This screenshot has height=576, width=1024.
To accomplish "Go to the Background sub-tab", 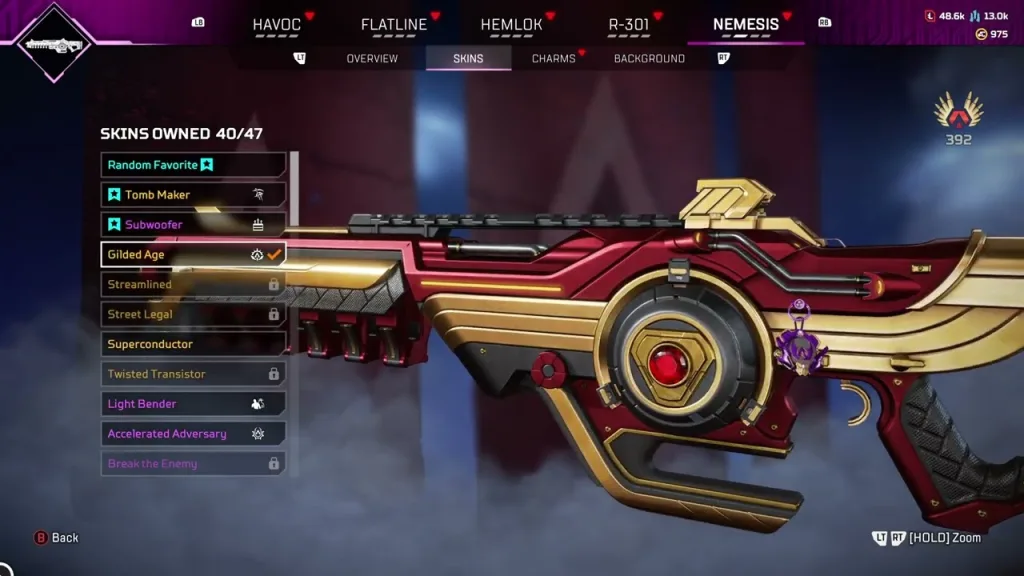I will tap(649, 59).
